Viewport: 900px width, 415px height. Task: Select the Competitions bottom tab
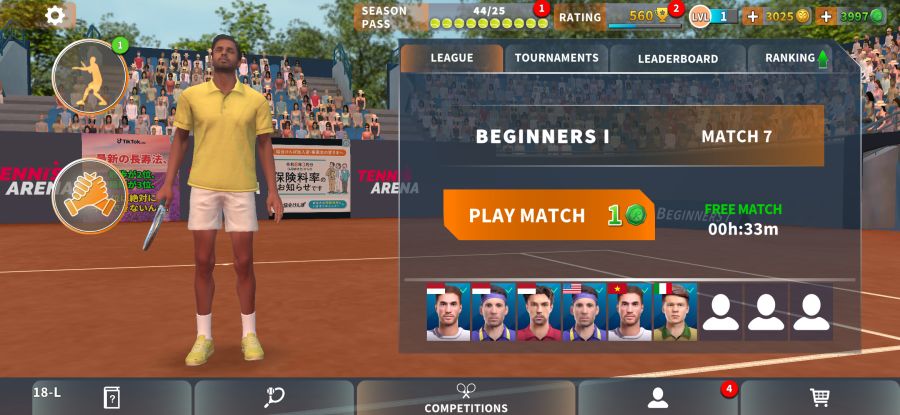pyautogui.click(x=466, y=398)
